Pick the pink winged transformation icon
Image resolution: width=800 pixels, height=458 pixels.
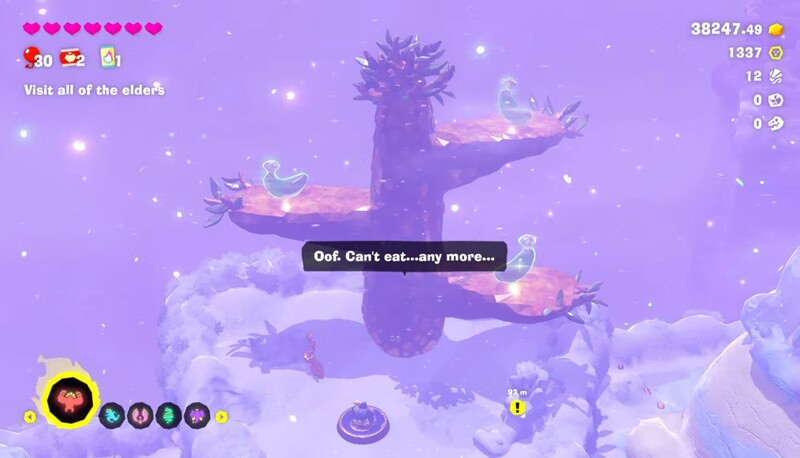[141, 415]
